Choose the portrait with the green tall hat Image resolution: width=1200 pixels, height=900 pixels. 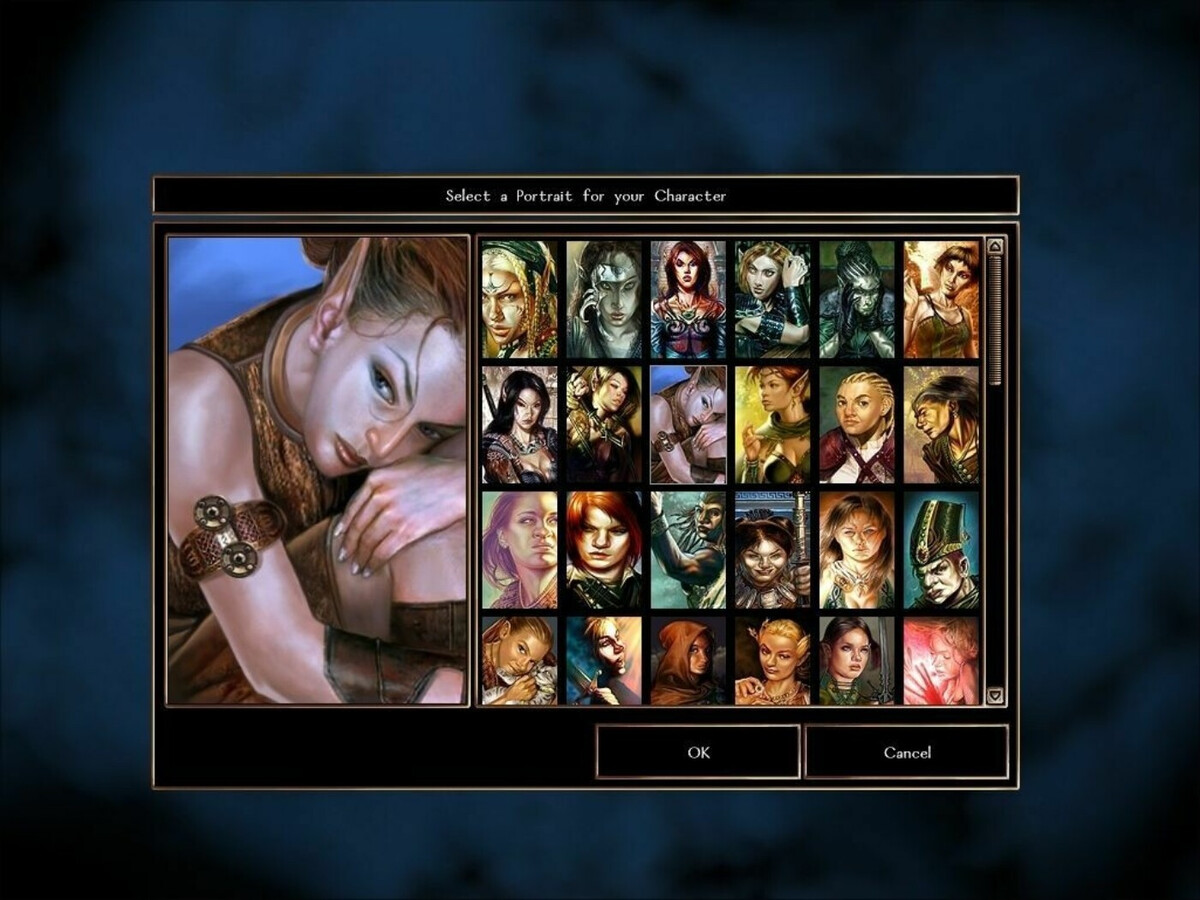942,550
